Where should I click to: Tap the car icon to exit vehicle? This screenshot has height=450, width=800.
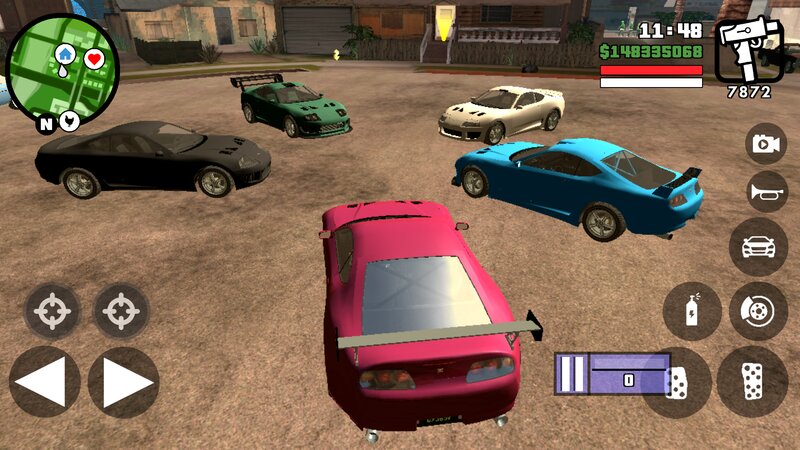758,246
